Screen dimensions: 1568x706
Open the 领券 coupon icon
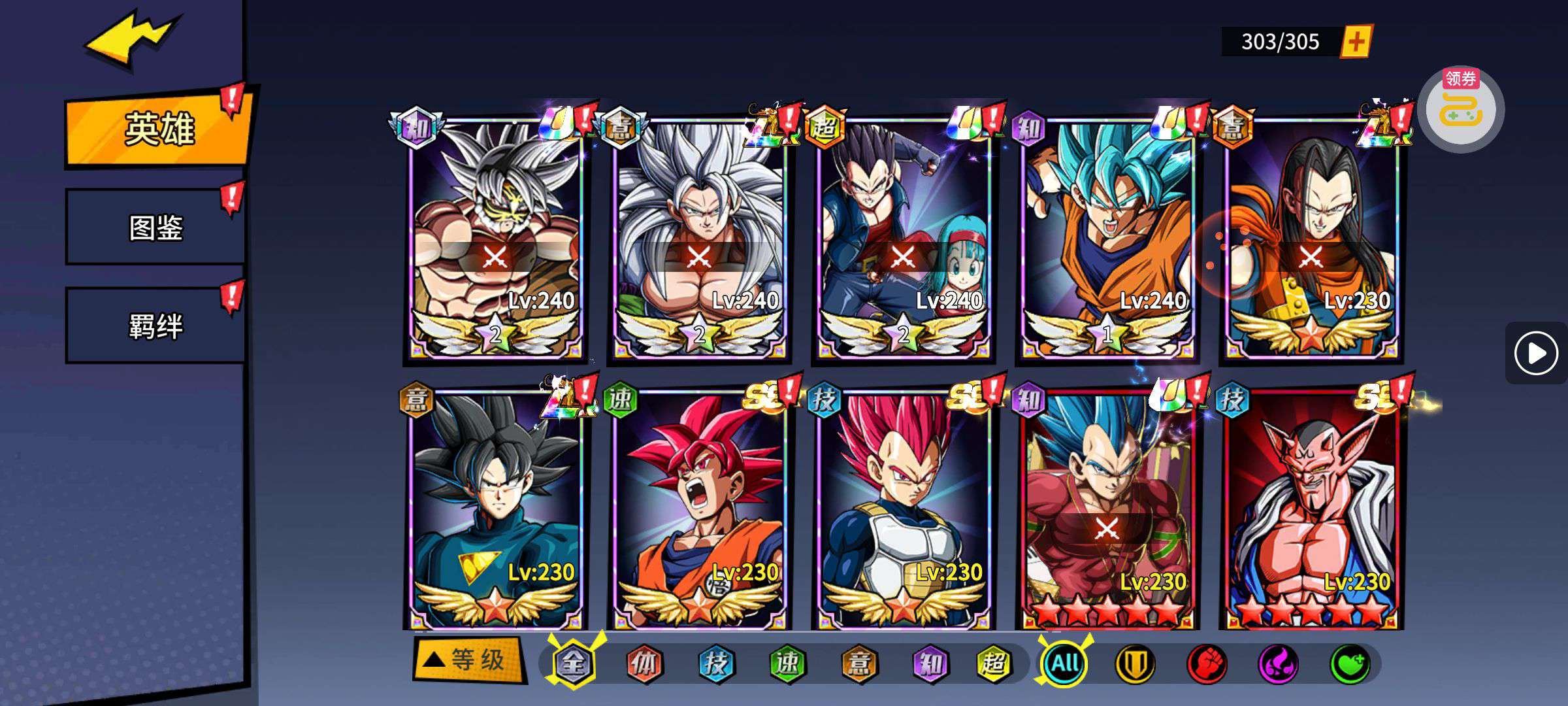coord(1461,109)
